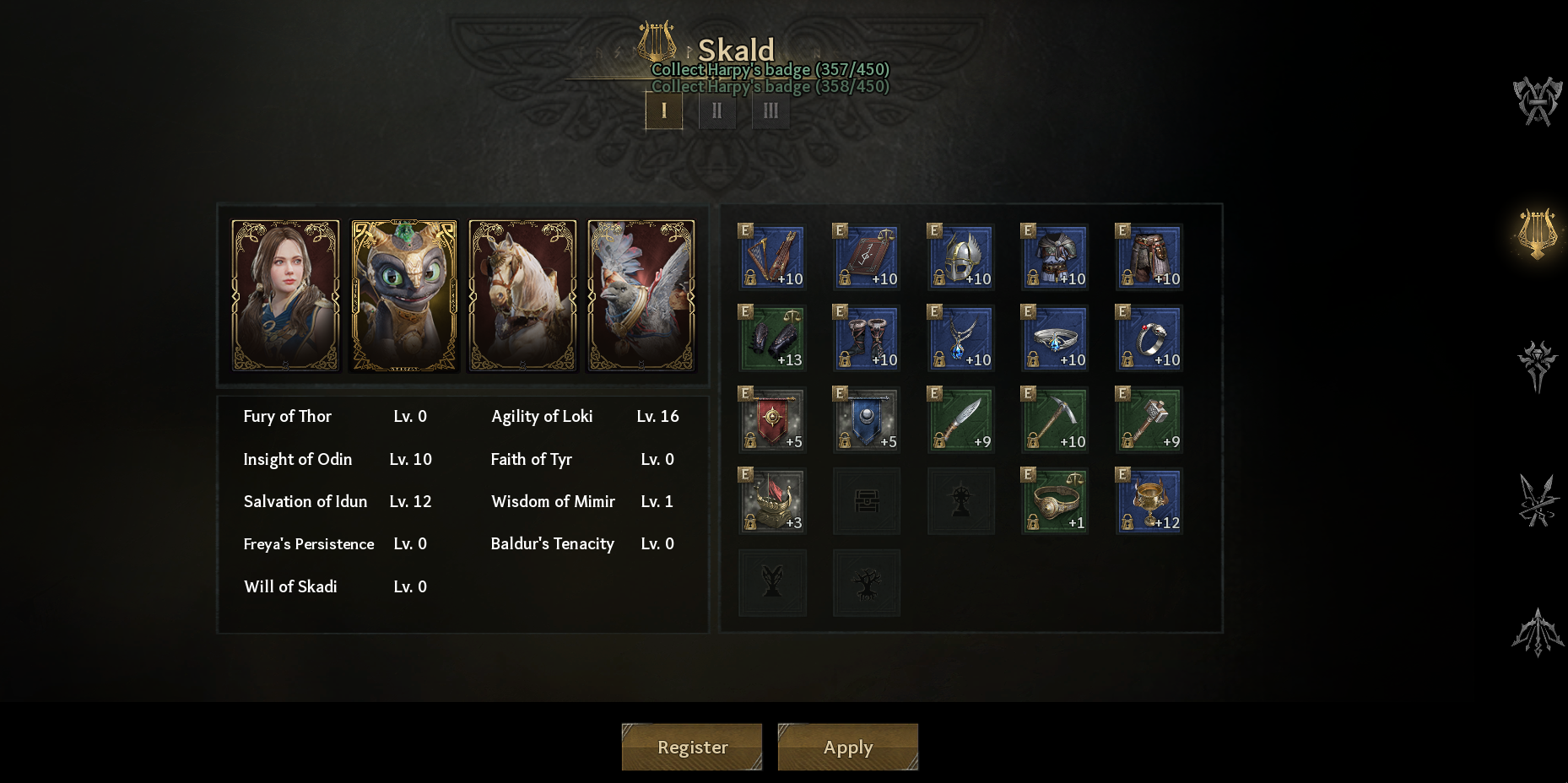This screenshot has width=1568, height=783.
Task: Open the crossed axes class icon
Action: click(1538, 101)
